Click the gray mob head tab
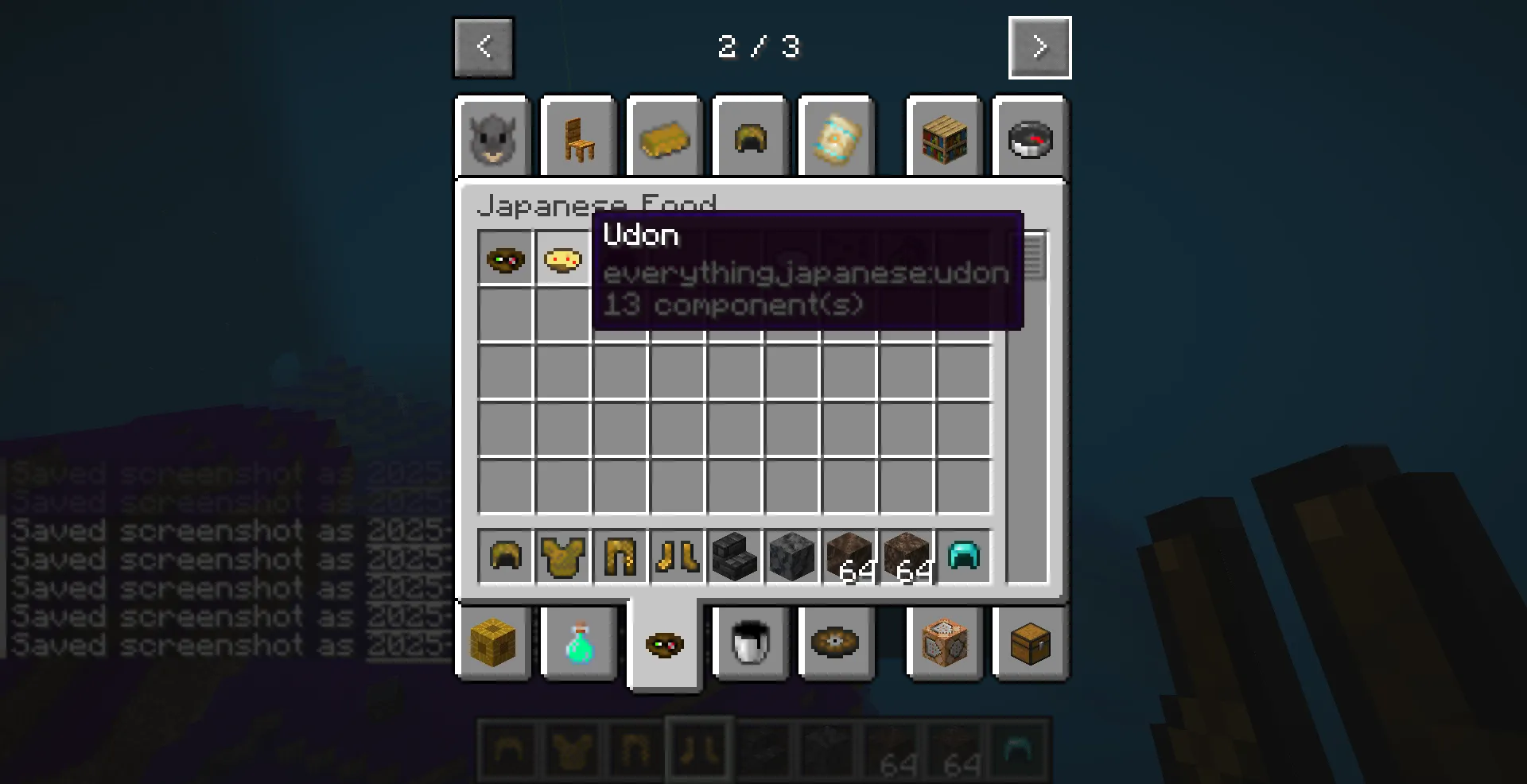Viewport: 1527px width, 784px height. click(493, 137)
